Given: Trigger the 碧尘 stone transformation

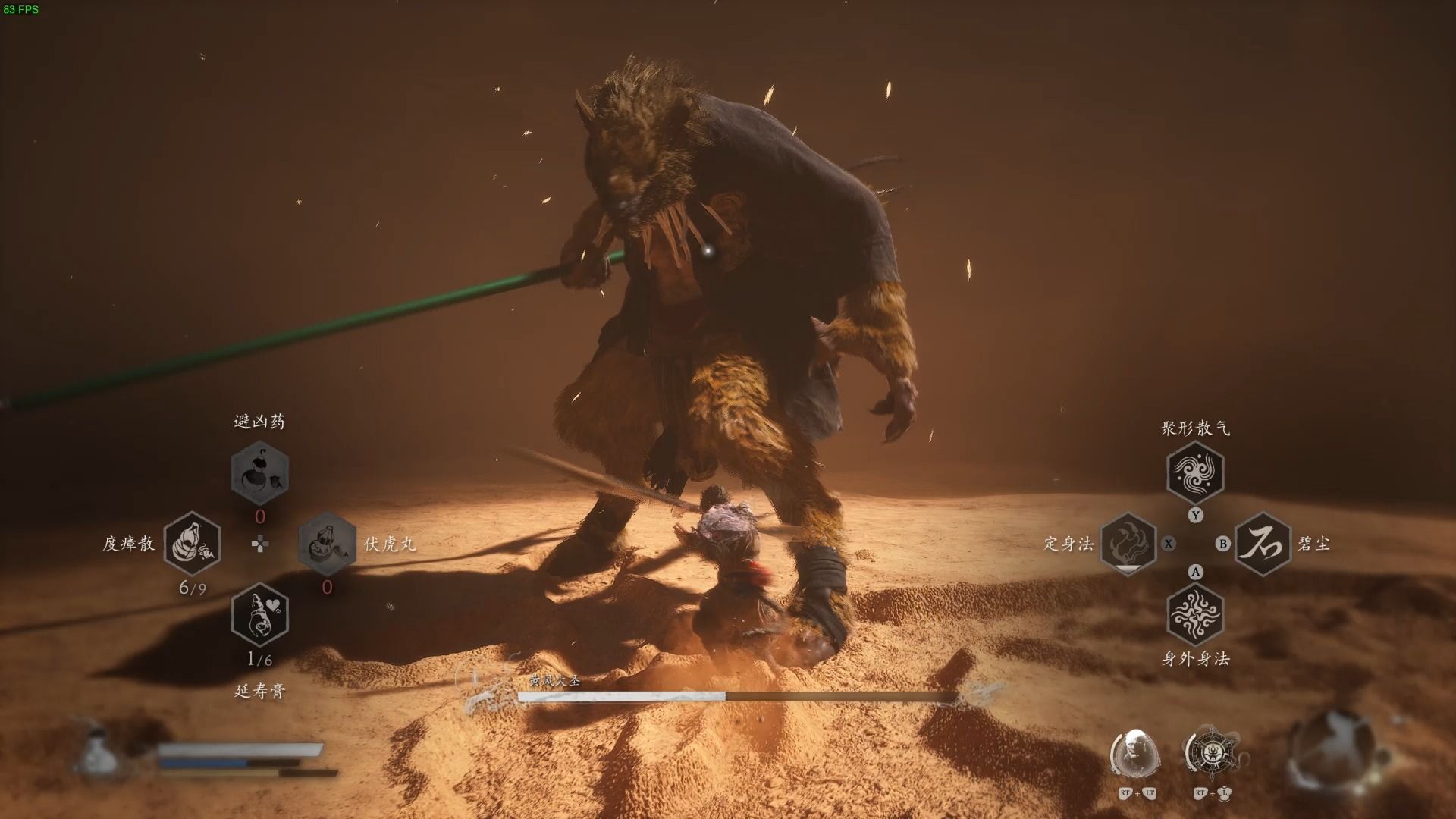Looking at the screenshot, I should [1263, 543].
